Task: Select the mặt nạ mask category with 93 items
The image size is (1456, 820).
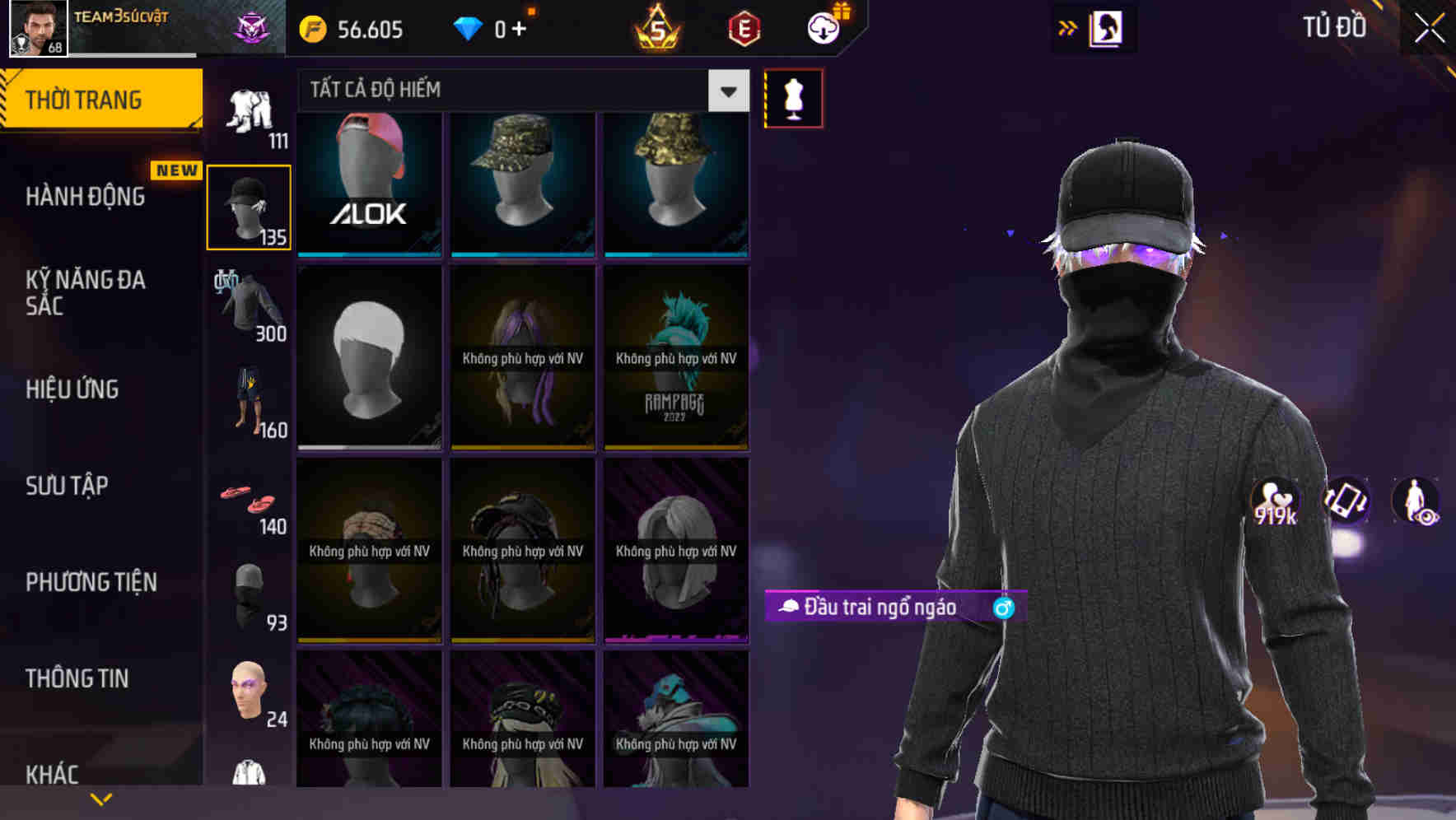Action: point(248,593)
